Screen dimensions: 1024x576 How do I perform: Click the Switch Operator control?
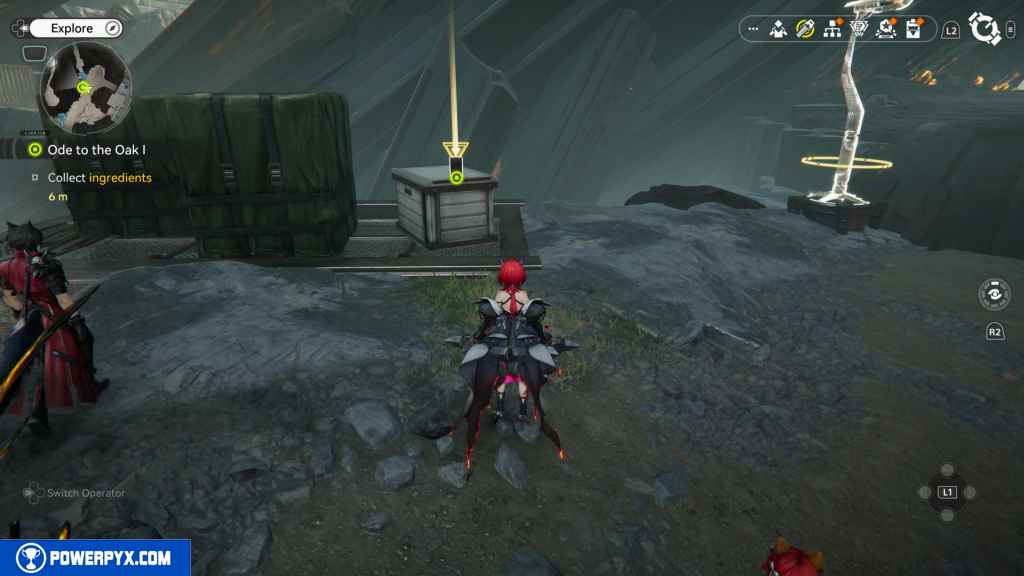pos(76,493)
